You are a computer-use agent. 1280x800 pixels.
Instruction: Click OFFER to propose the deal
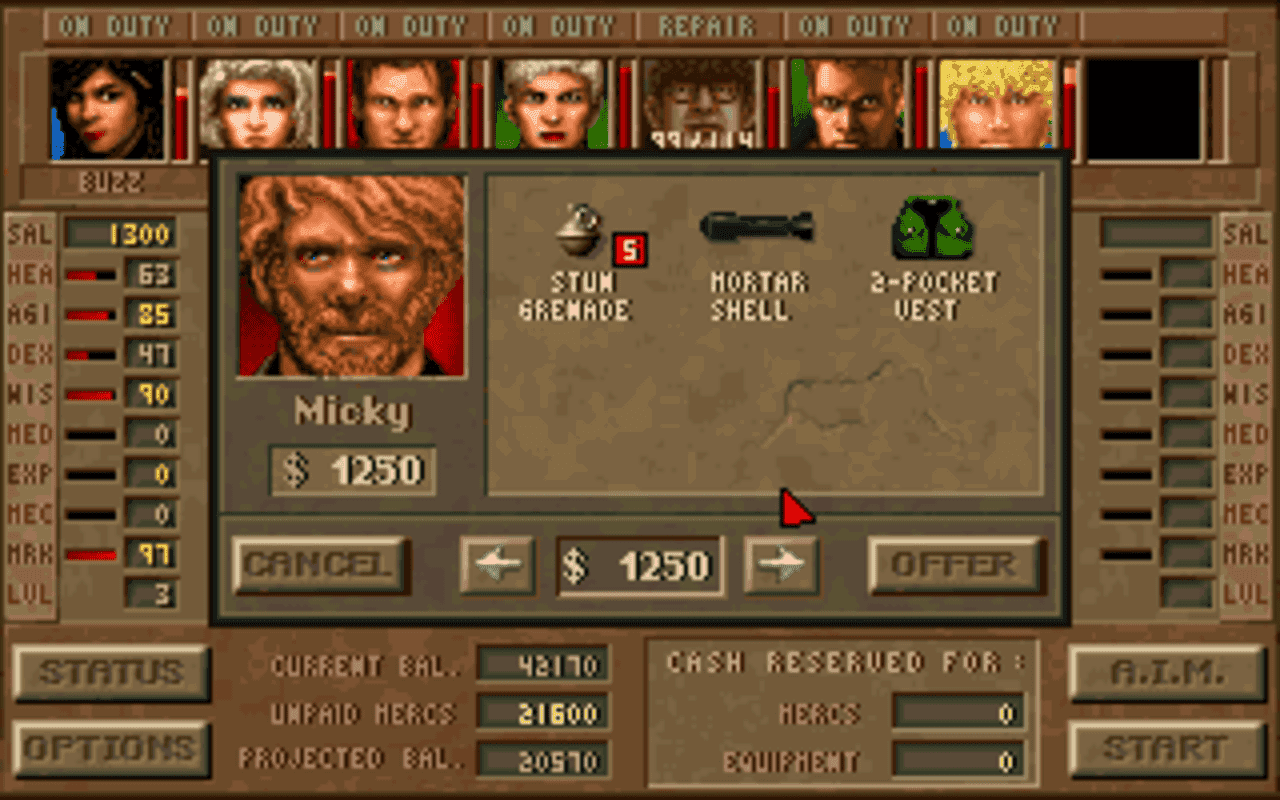957,563
